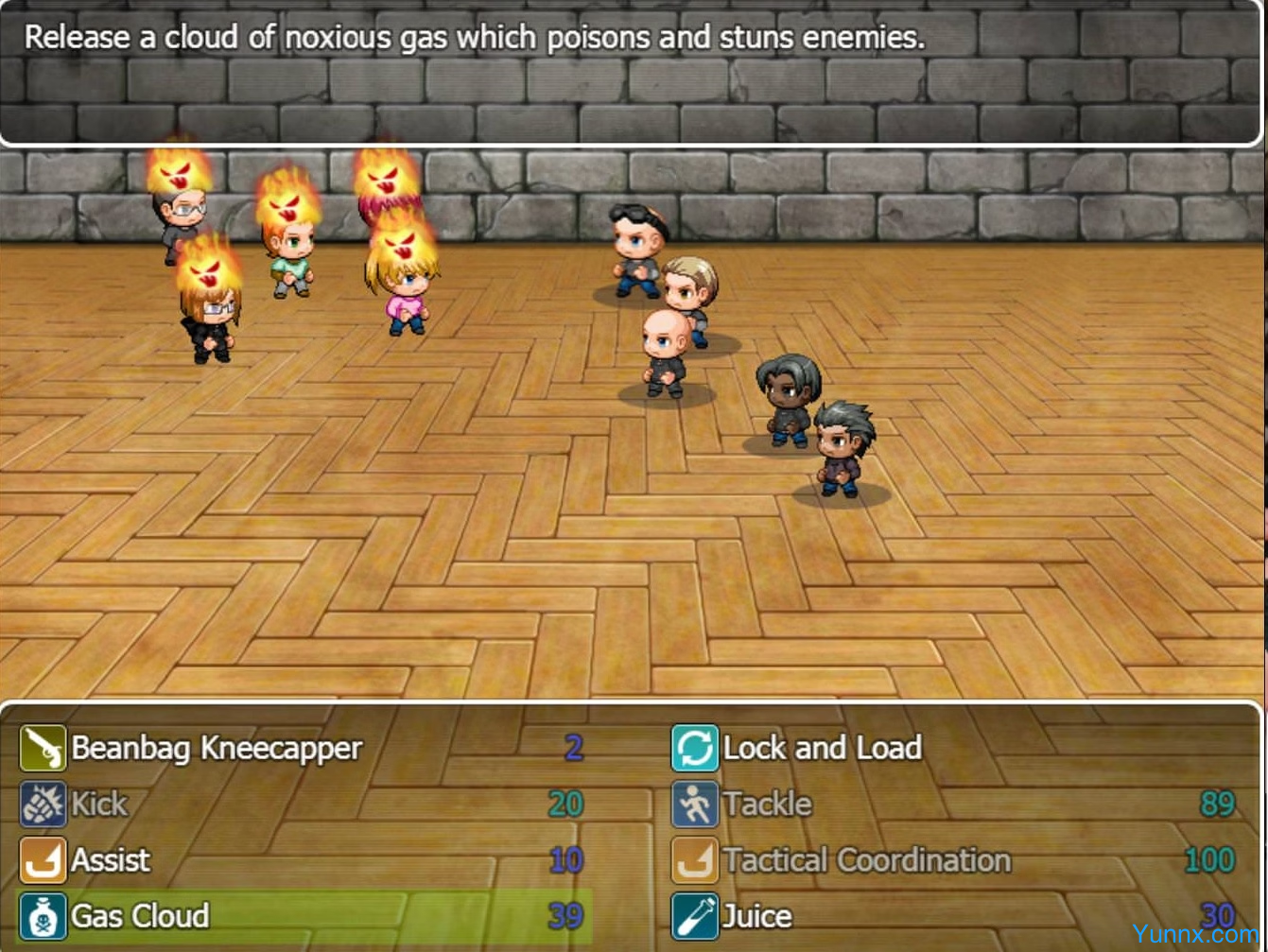The height and width of the screenshot is (952, 1268).
Task: Select the Assist skill
Action: [111, 860]
